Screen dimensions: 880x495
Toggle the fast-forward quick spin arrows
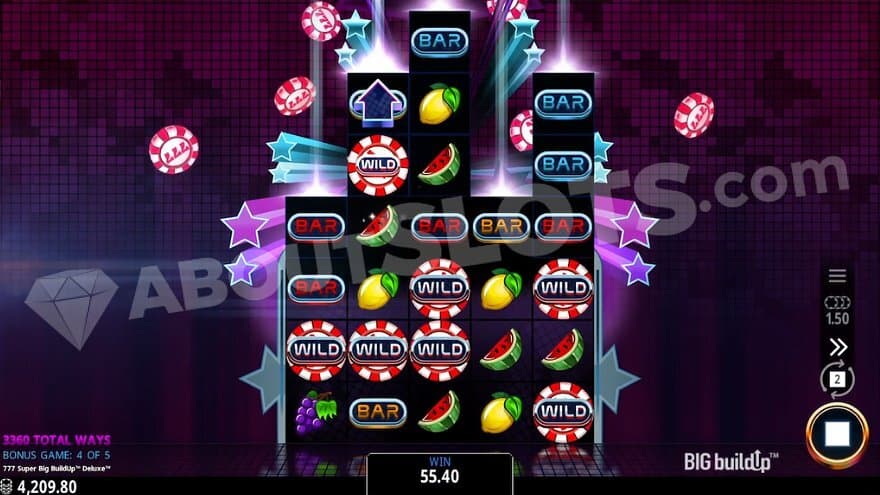tap(838, 347)
